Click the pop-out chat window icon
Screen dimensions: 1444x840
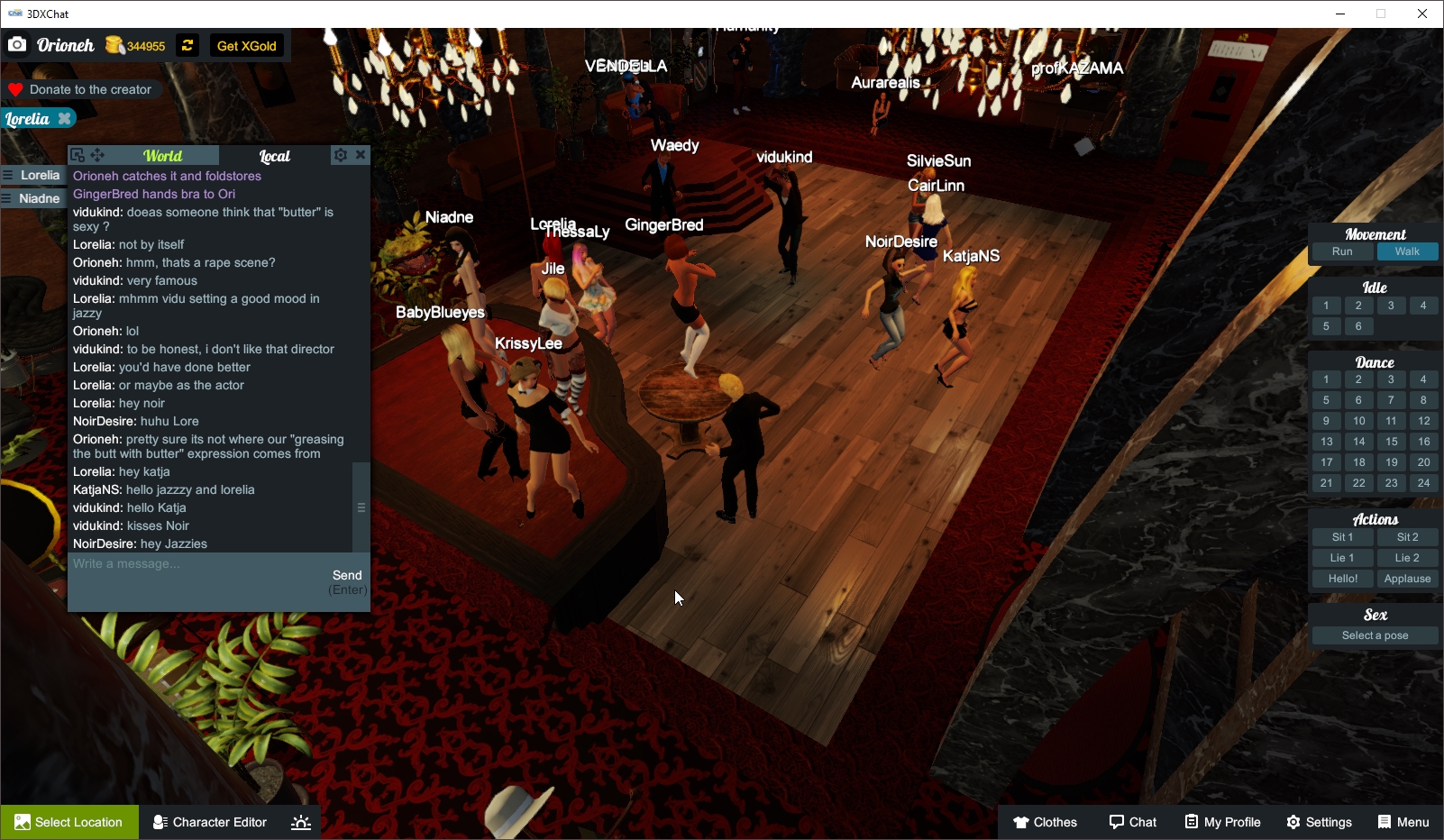[76, 155]
